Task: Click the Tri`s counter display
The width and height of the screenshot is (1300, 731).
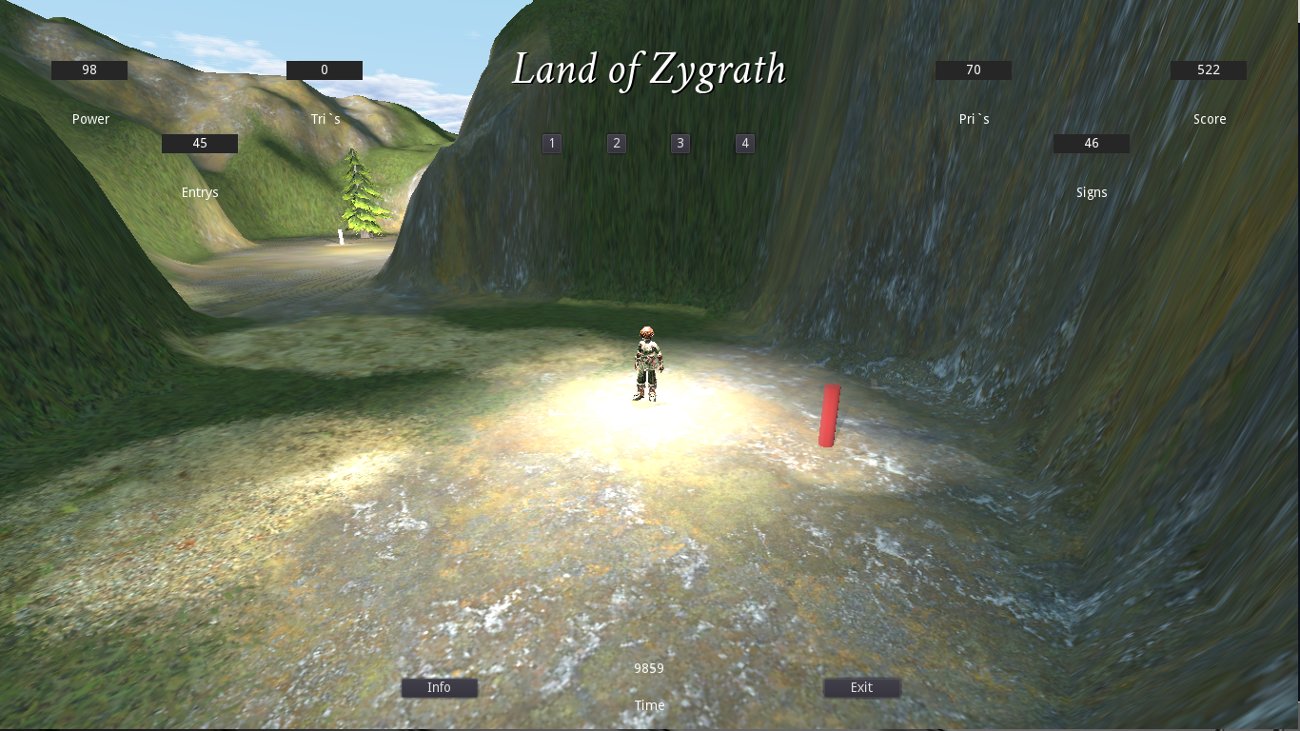Action: 324,69
